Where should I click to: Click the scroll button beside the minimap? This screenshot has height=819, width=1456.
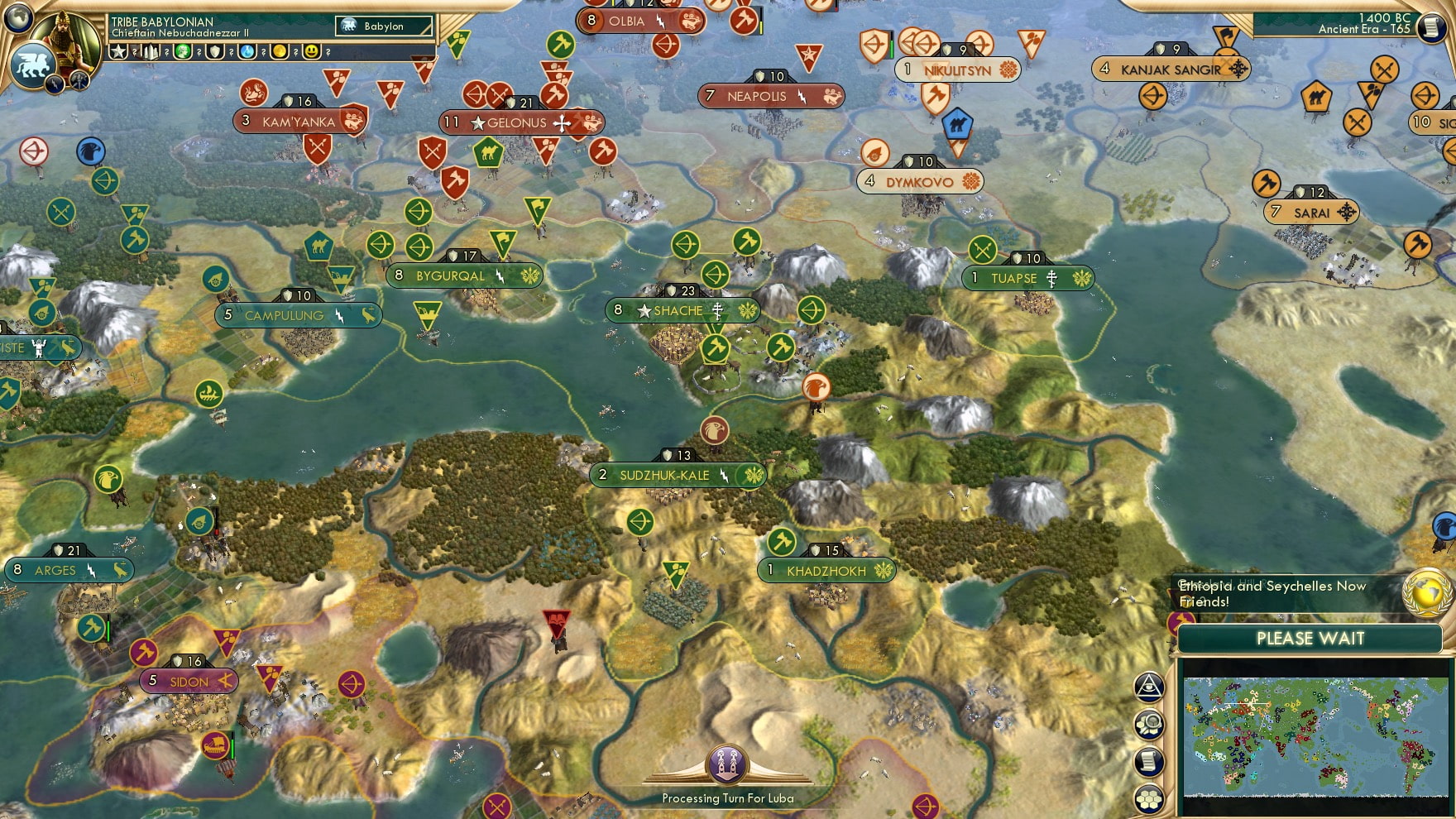pos(1149,762)
